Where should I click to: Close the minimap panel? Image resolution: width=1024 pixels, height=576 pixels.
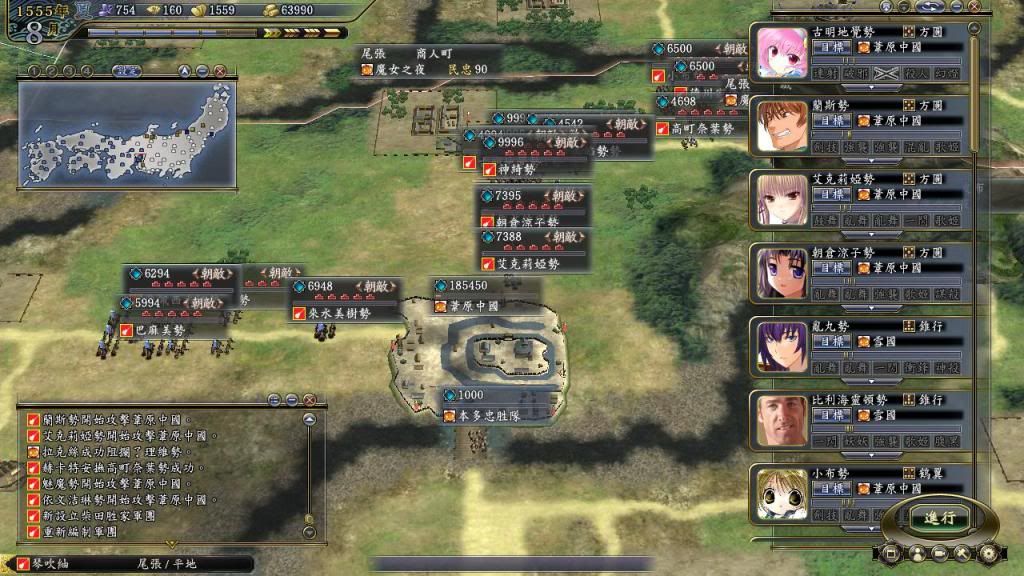220,71
